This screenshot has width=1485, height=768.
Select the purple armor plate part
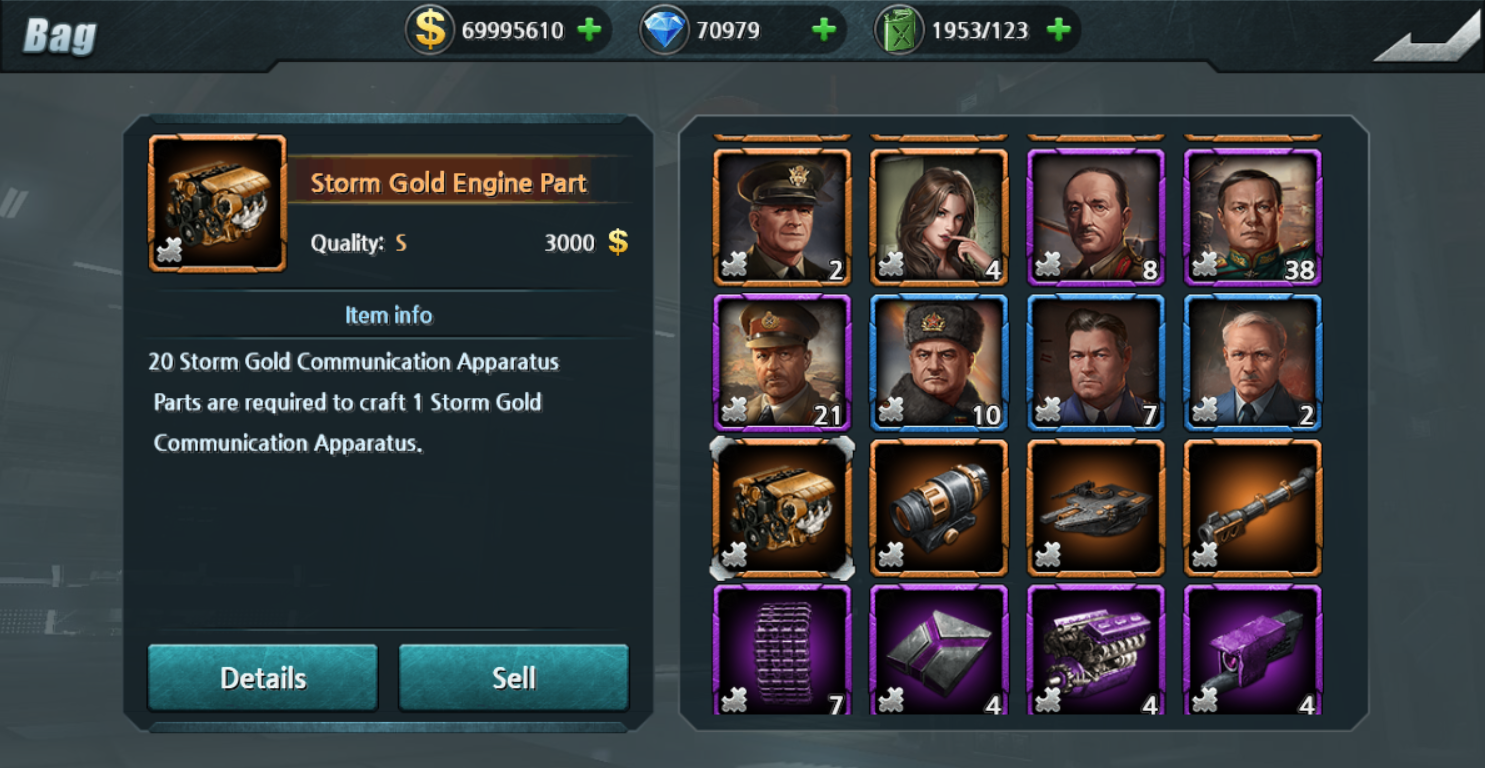pyautogui.click(x=939, y=650)
